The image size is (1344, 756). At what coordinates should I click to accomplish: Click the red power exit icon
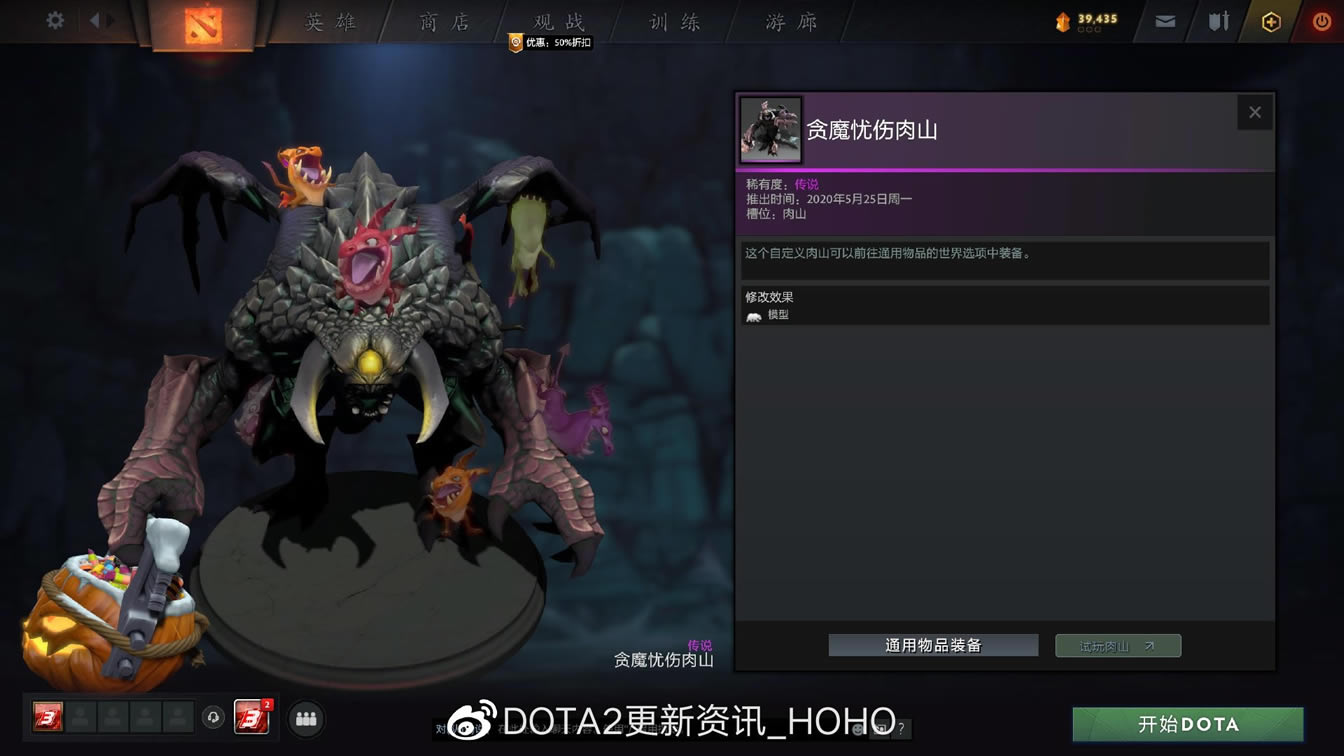pyautogui.click(x=1322, y=19)
